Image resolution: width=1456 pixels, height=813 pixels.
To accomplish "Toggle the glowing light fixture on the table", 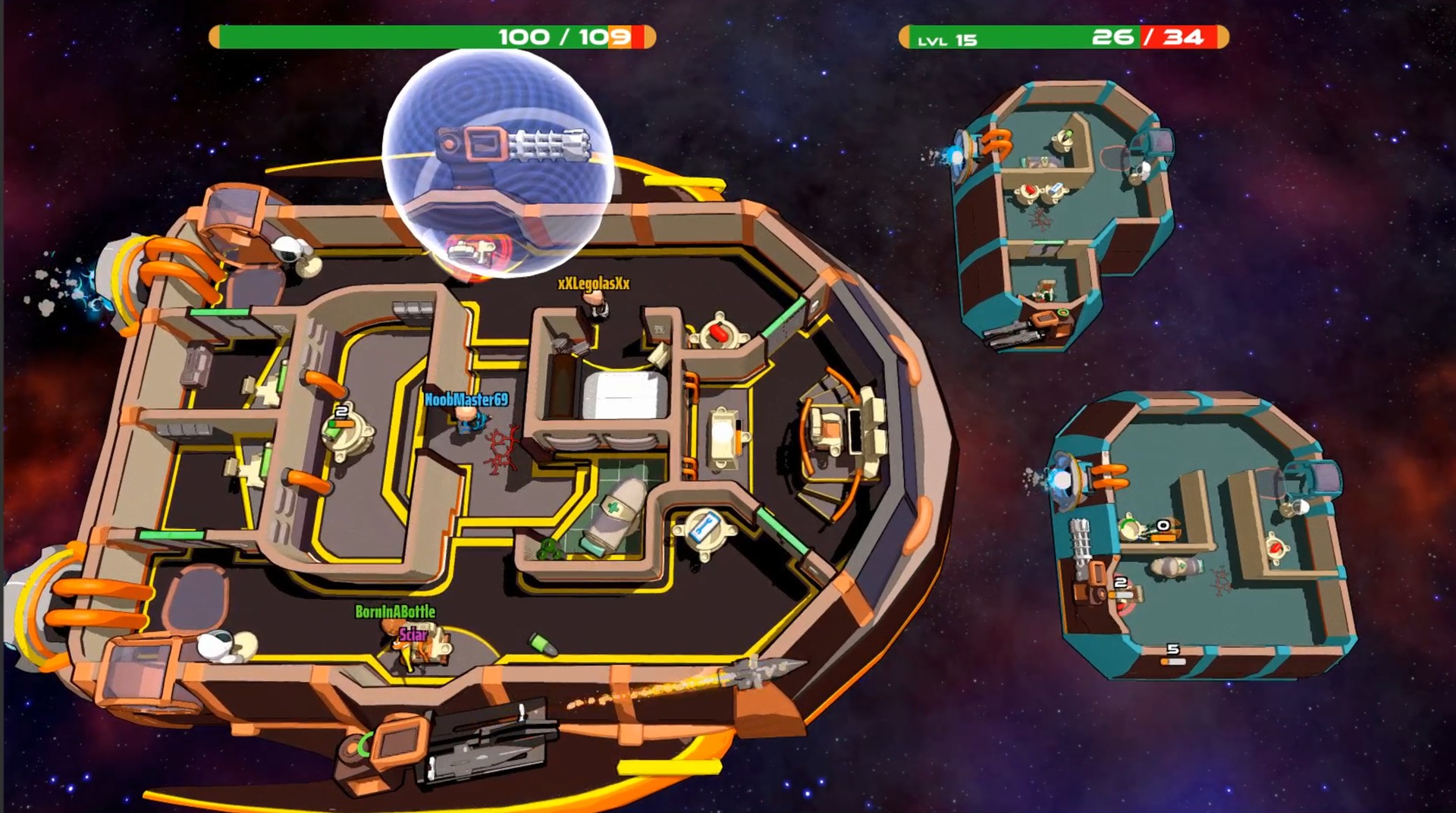I will pos(724,435).
